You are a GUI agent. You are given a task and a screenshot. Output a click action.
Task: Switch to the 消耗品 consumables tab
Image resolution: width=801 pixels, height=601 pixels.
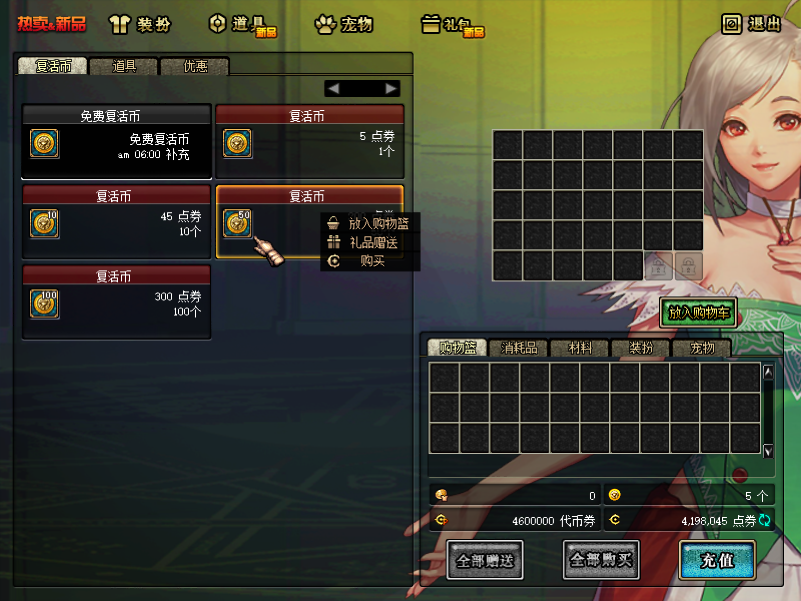coord(519,348)
